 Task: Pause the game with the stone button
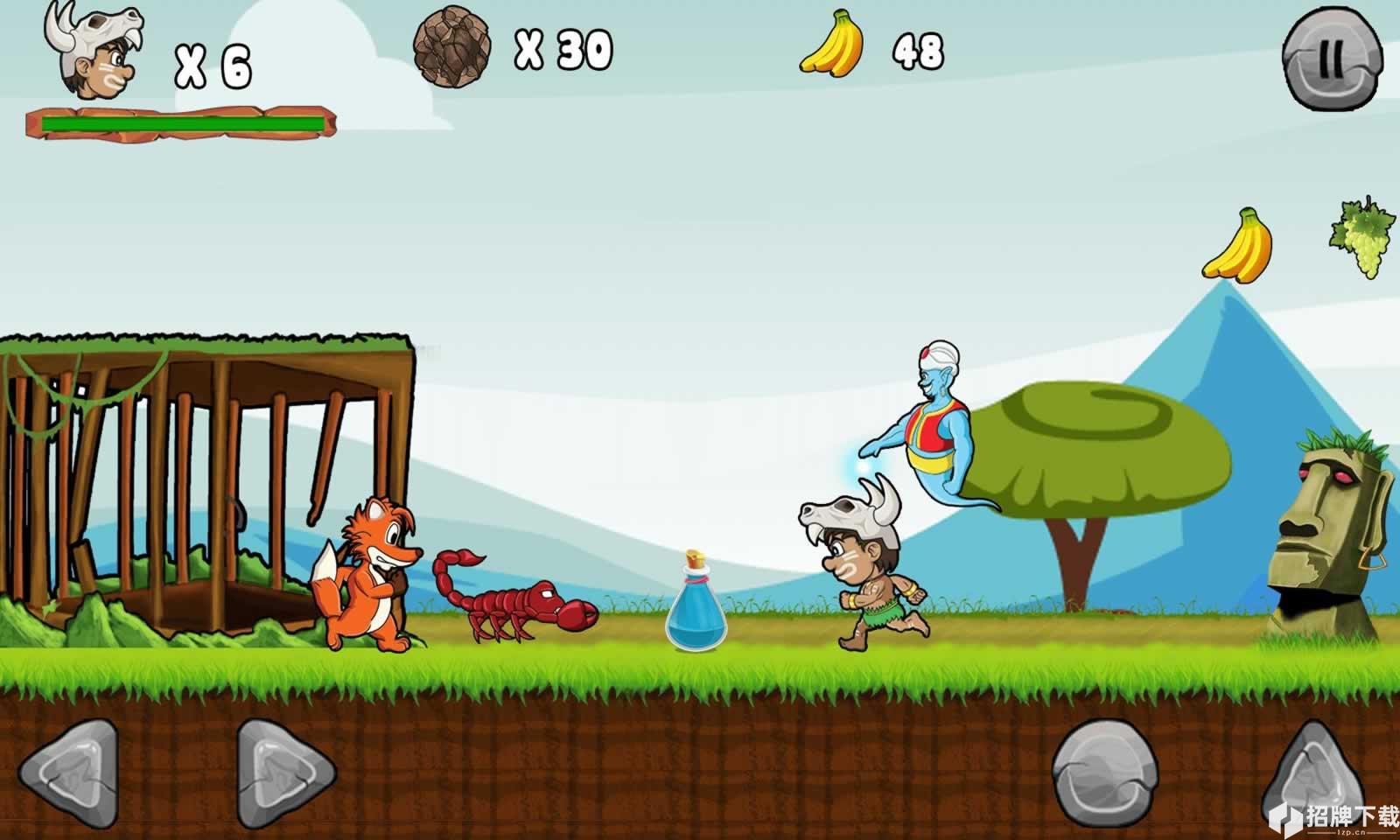point(1331,61)
